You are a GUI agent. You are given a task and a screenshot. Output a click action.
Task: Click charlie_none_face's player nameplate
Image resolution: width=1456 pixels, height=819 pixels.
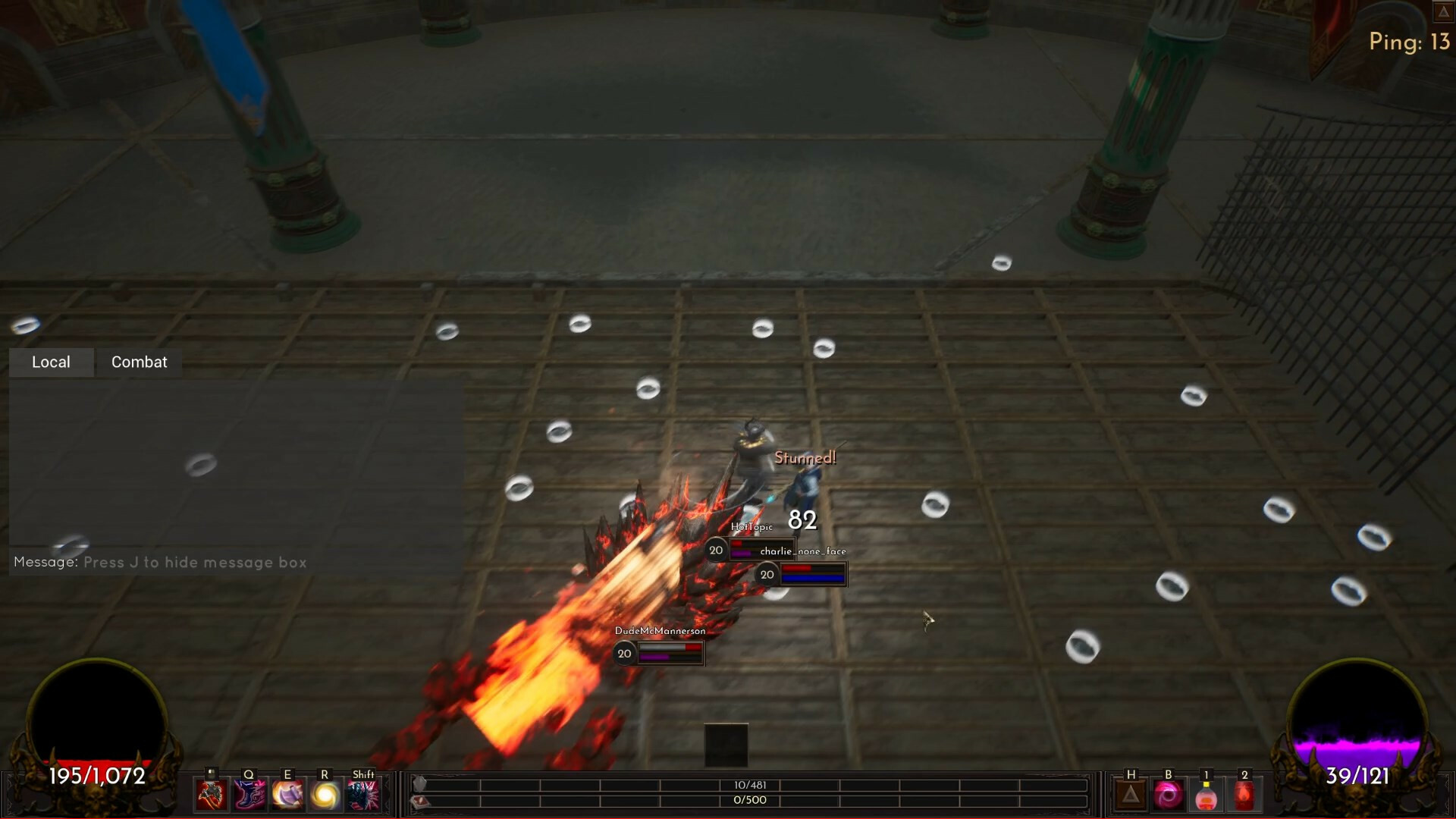tap(804, 551)
